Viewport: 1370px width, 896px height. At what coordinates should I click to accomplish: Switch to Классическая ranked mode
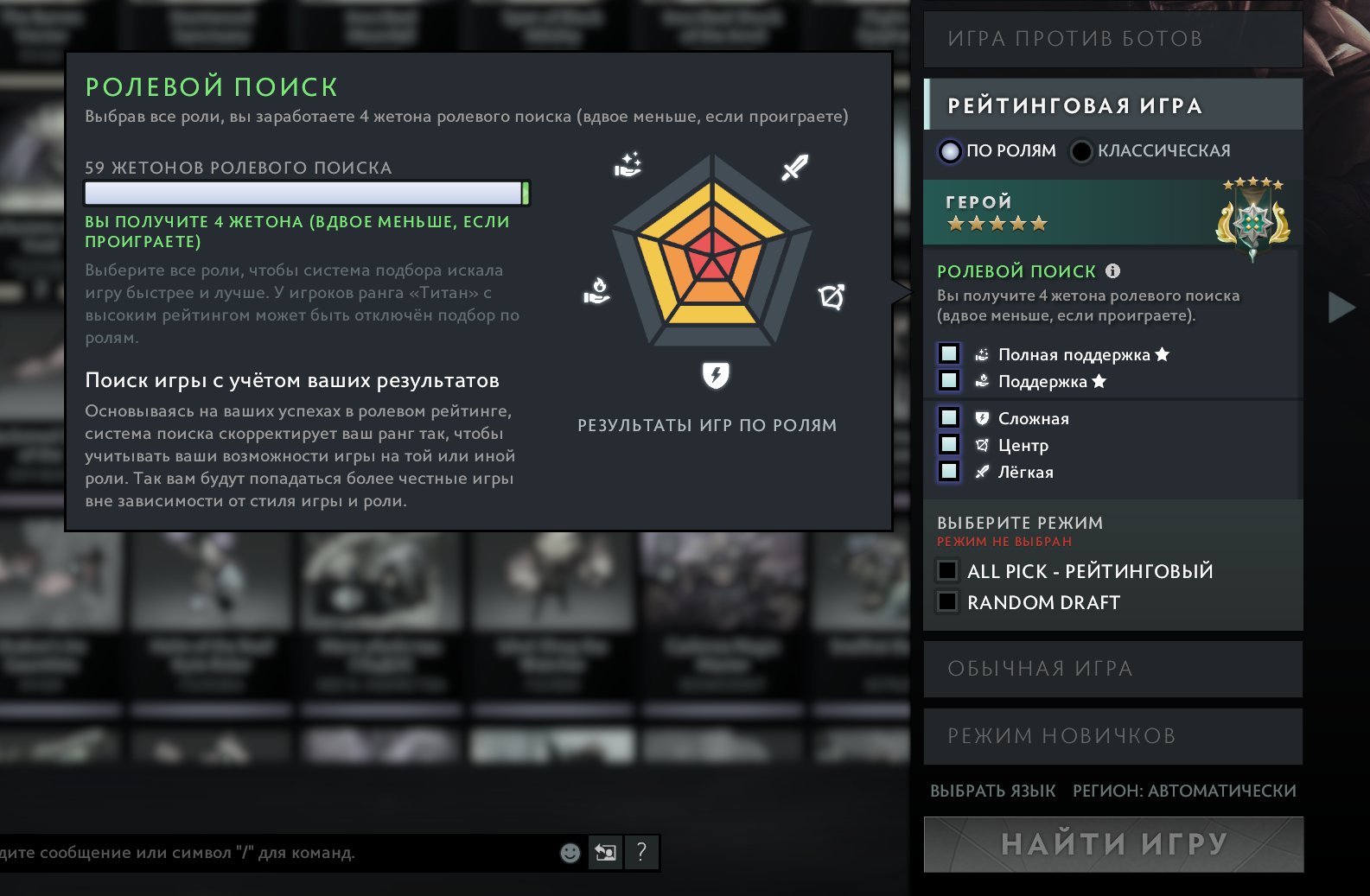[x=1081, y=151]
